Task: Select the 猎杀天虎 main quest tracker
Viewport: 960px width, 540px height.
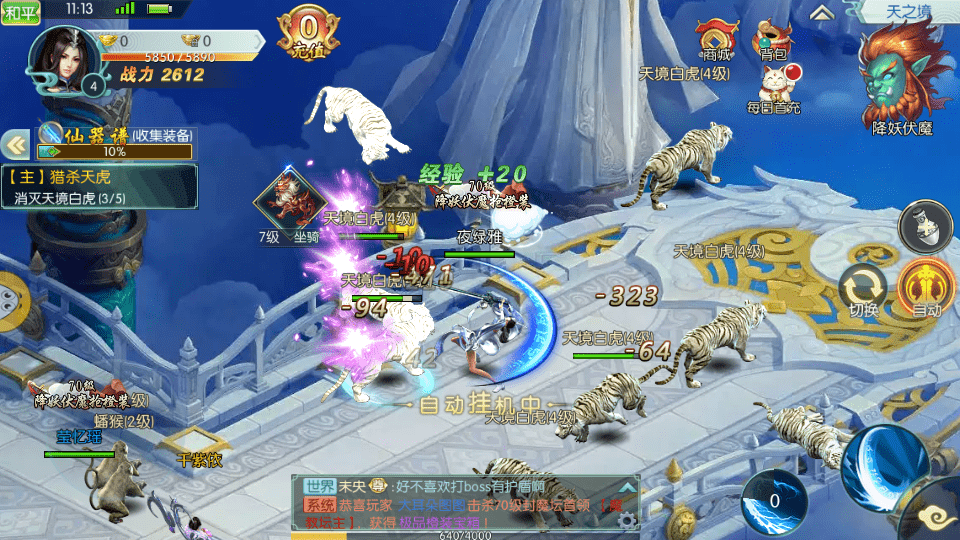Action: click(x=100, y=186)
